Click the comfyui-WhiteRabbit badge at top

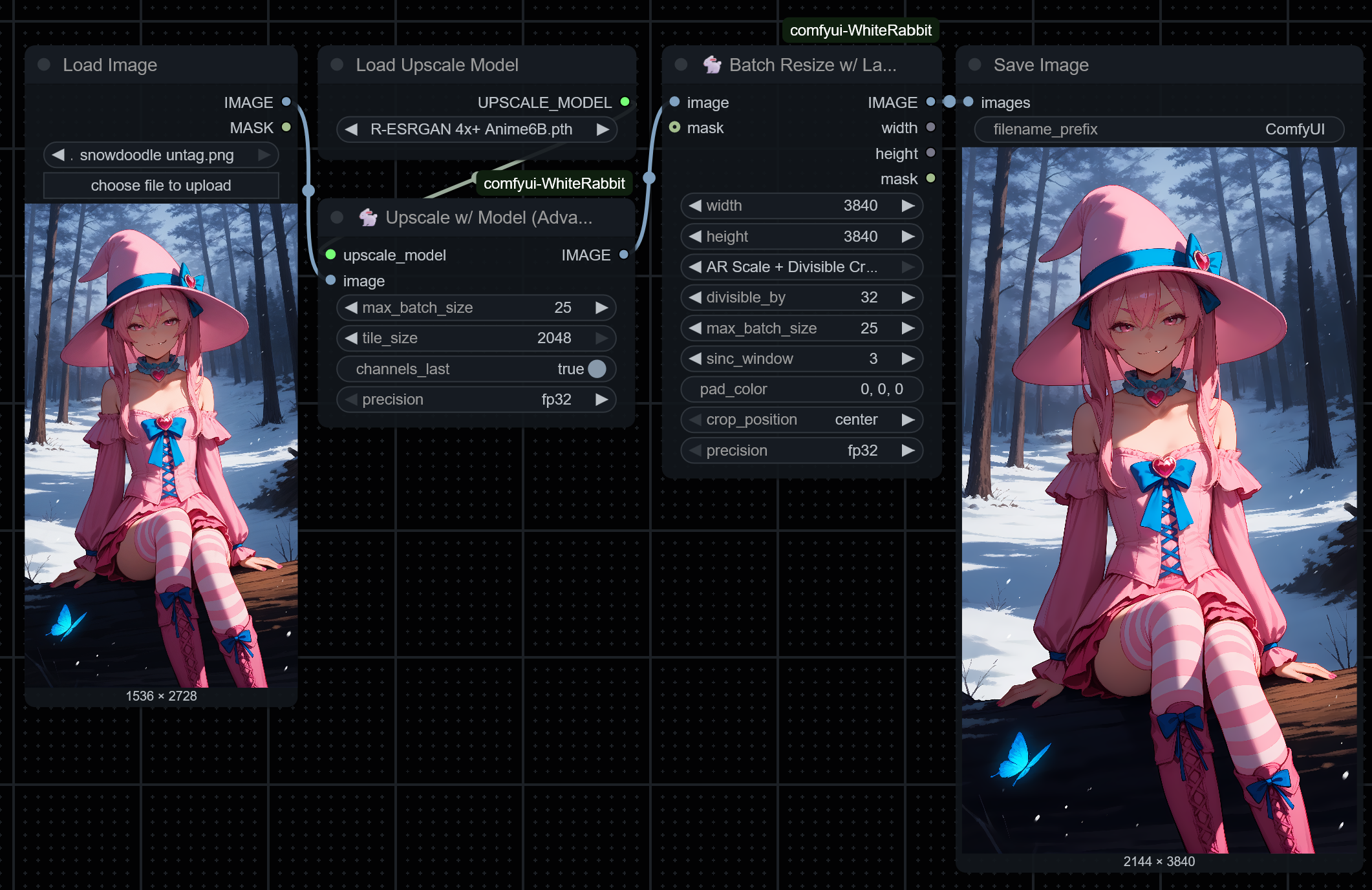tap(860, 30)
